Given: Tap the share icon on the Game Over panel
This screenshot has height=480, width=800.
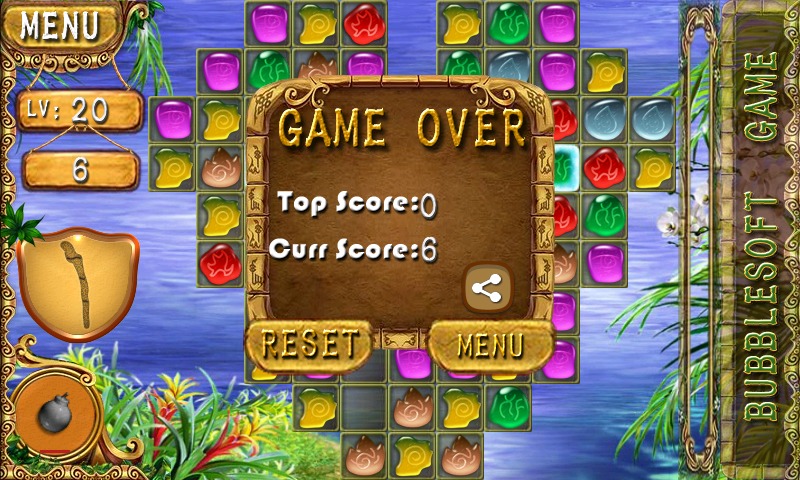Looking at the screenshot, I should (x=487, y=290).
